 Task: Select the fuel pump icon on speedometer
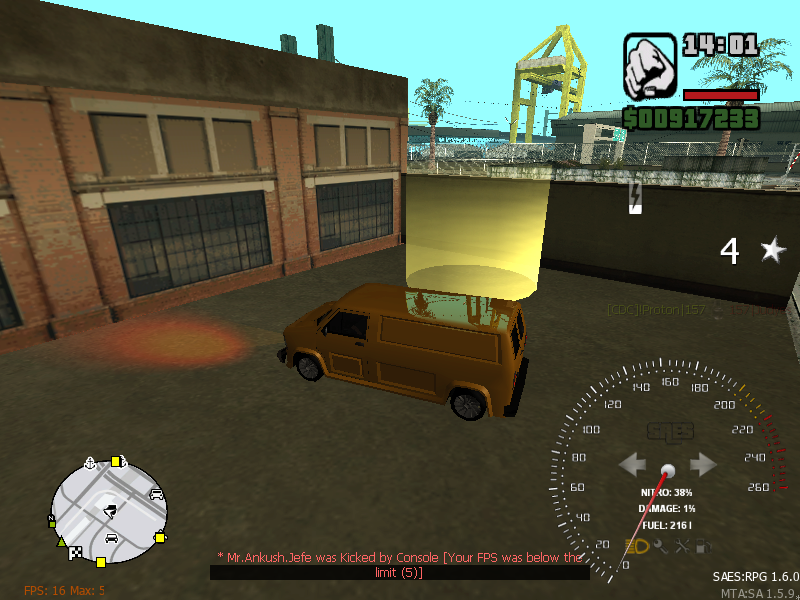(x=704, y=546)
